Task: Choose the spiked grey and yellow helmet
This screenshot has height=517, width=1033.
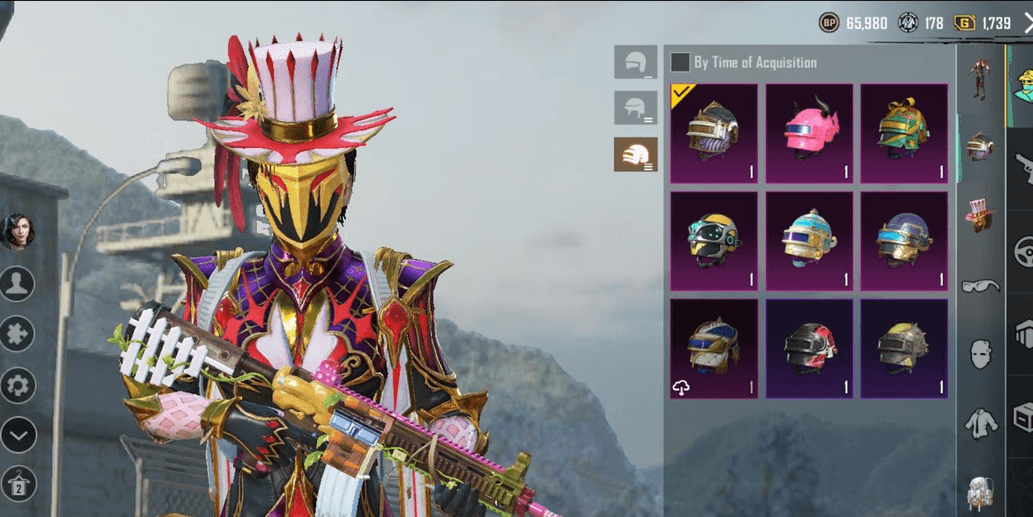Action: (904, 349)
